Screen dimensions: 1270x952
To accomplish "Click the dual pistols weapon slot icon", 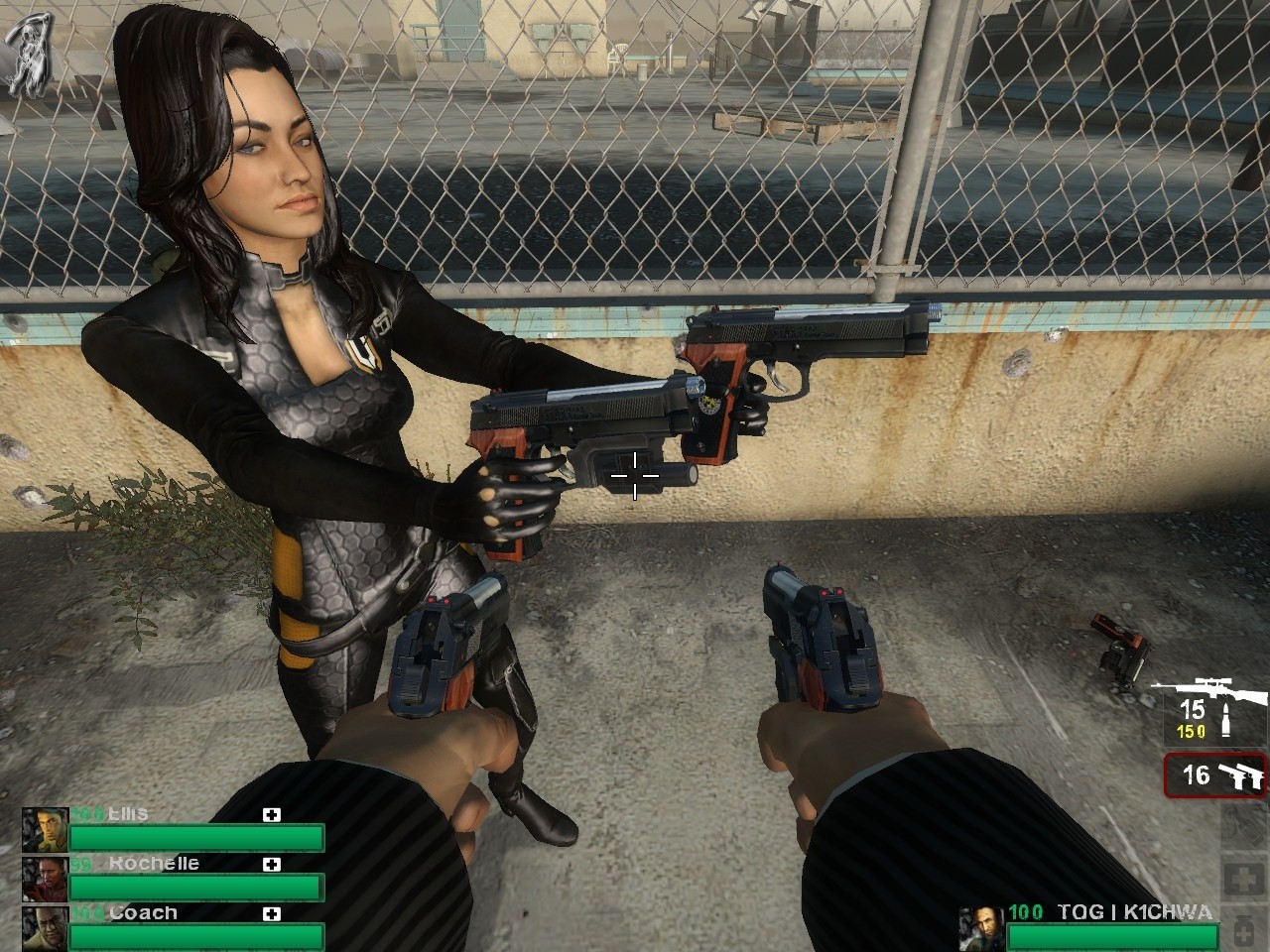I will click(1243, 776).
